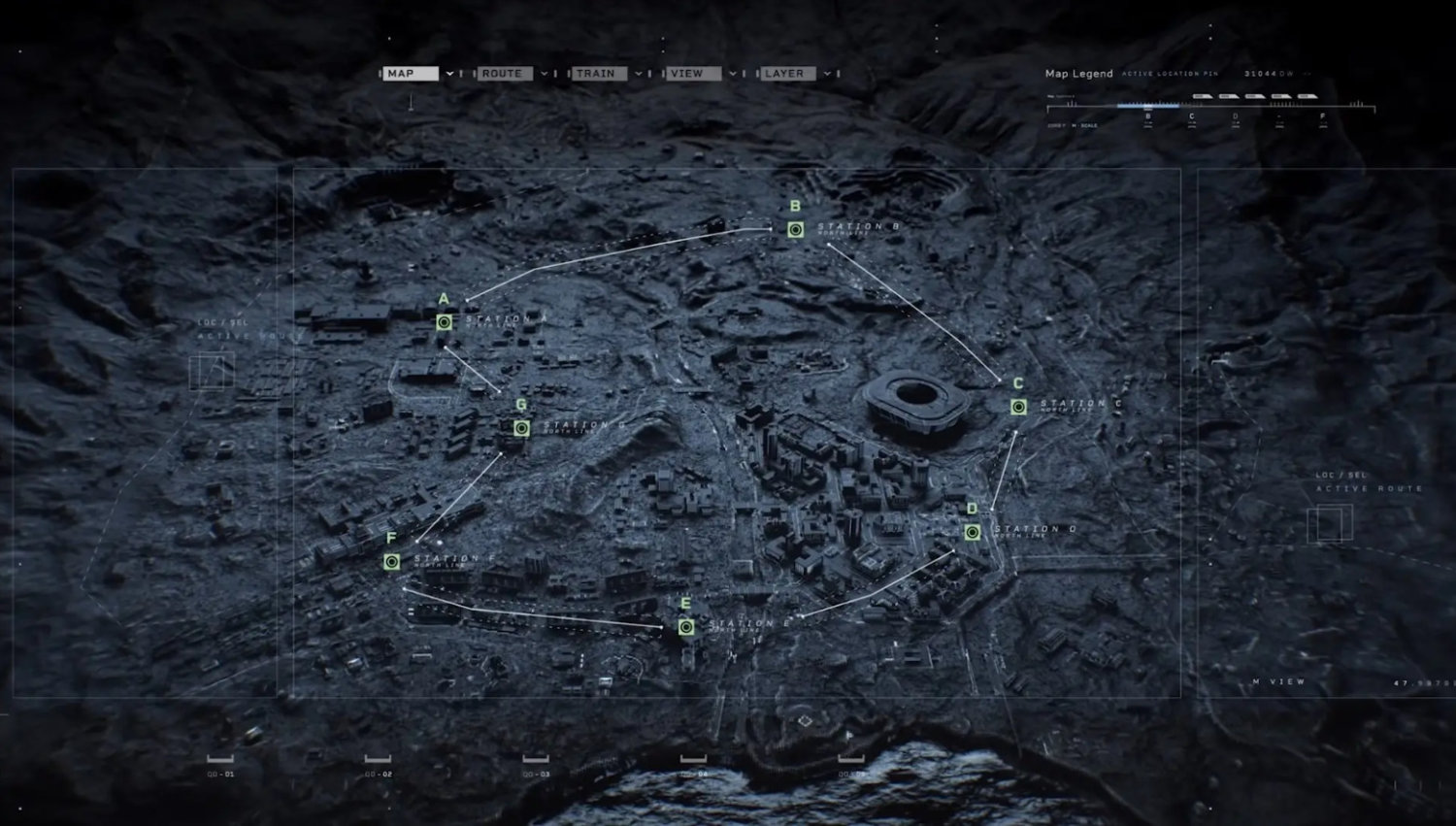The width and height of the screenshot is (1456, 826).
Task: Select the Station D map marker
Action: point(972,532)
